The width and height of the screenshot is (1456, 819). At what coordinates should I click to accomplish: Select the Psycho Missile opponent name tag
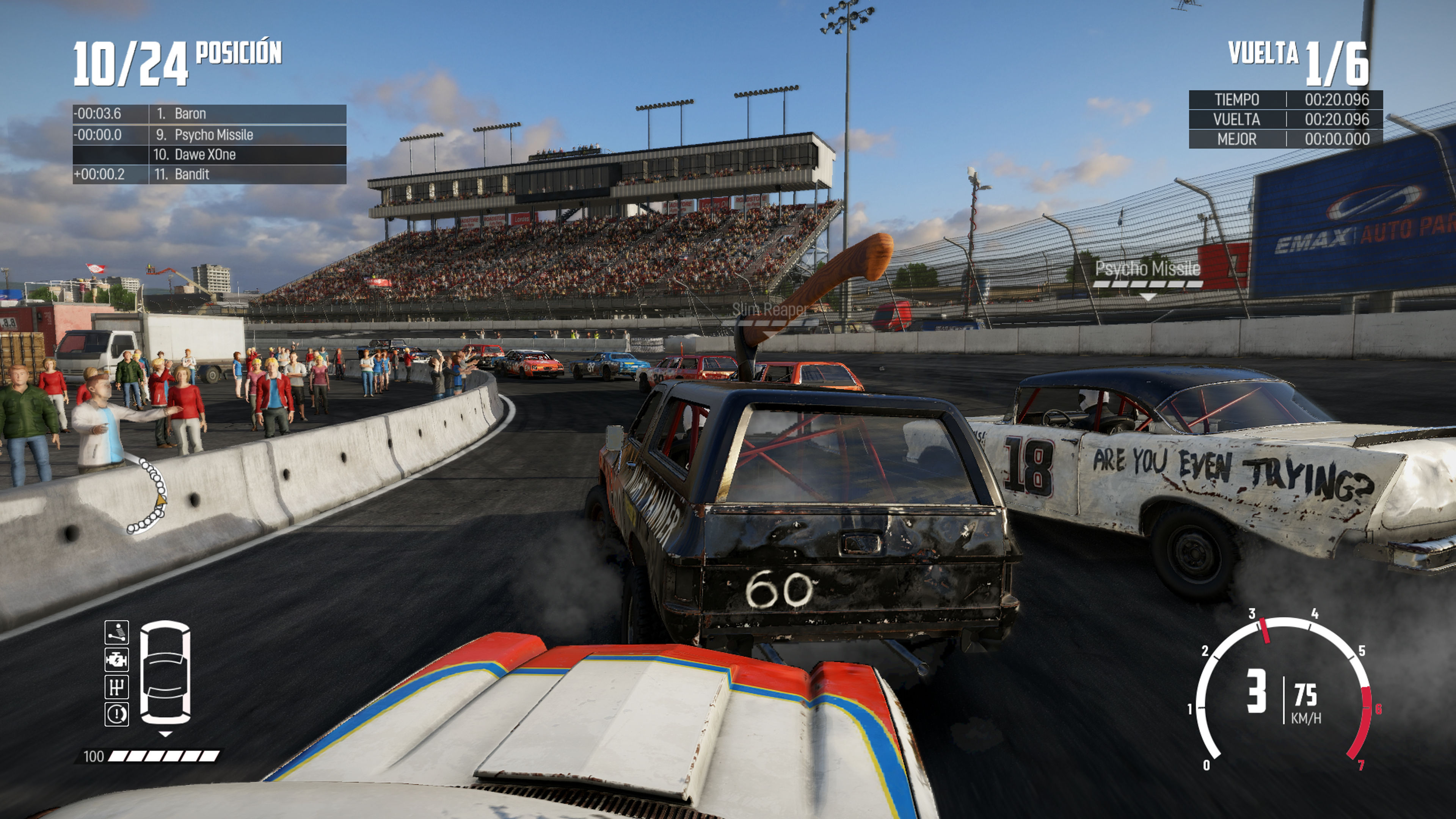point(1147,269)
